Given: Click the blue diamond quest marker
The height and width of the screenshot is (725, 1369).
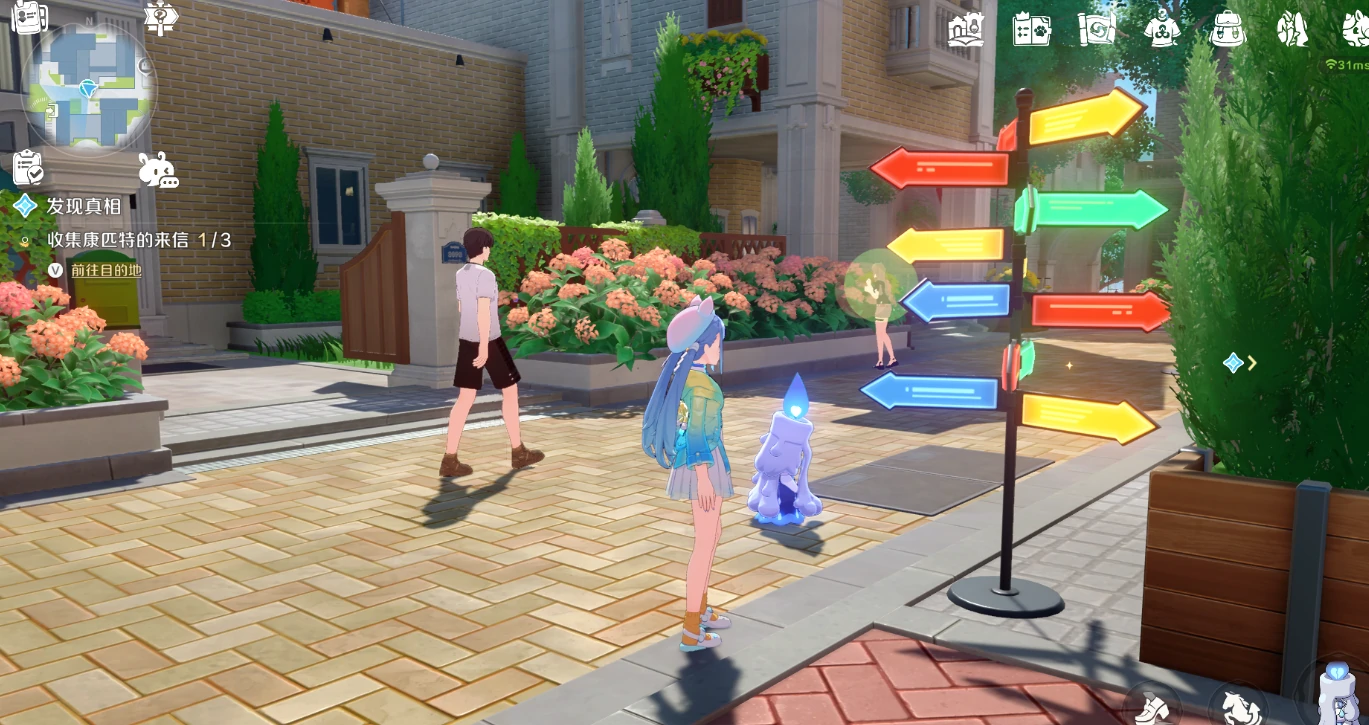Looking at the screenshot, I should (1234, 363).
